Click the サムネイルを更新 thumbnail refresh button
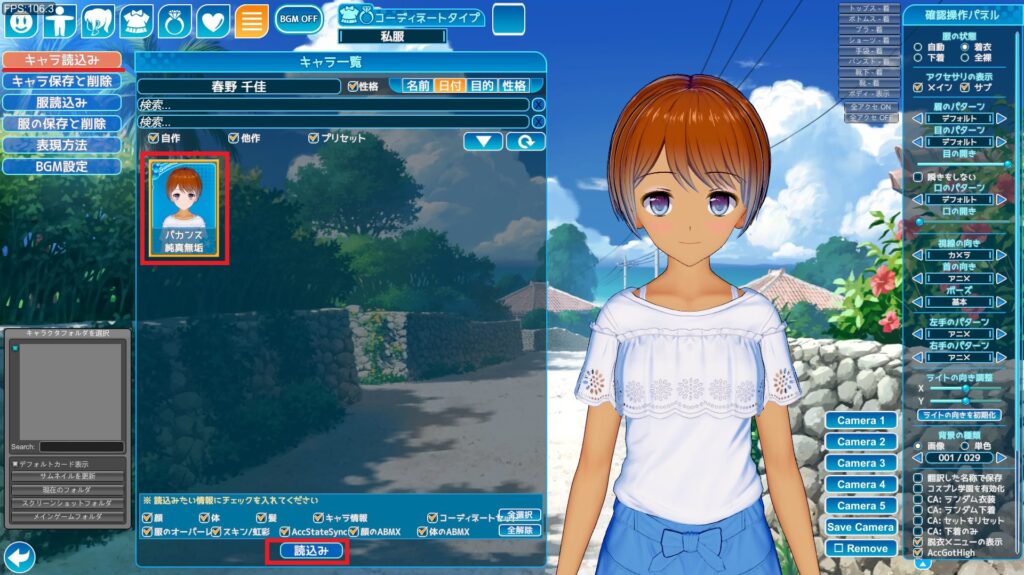 (x=68, y=475)
